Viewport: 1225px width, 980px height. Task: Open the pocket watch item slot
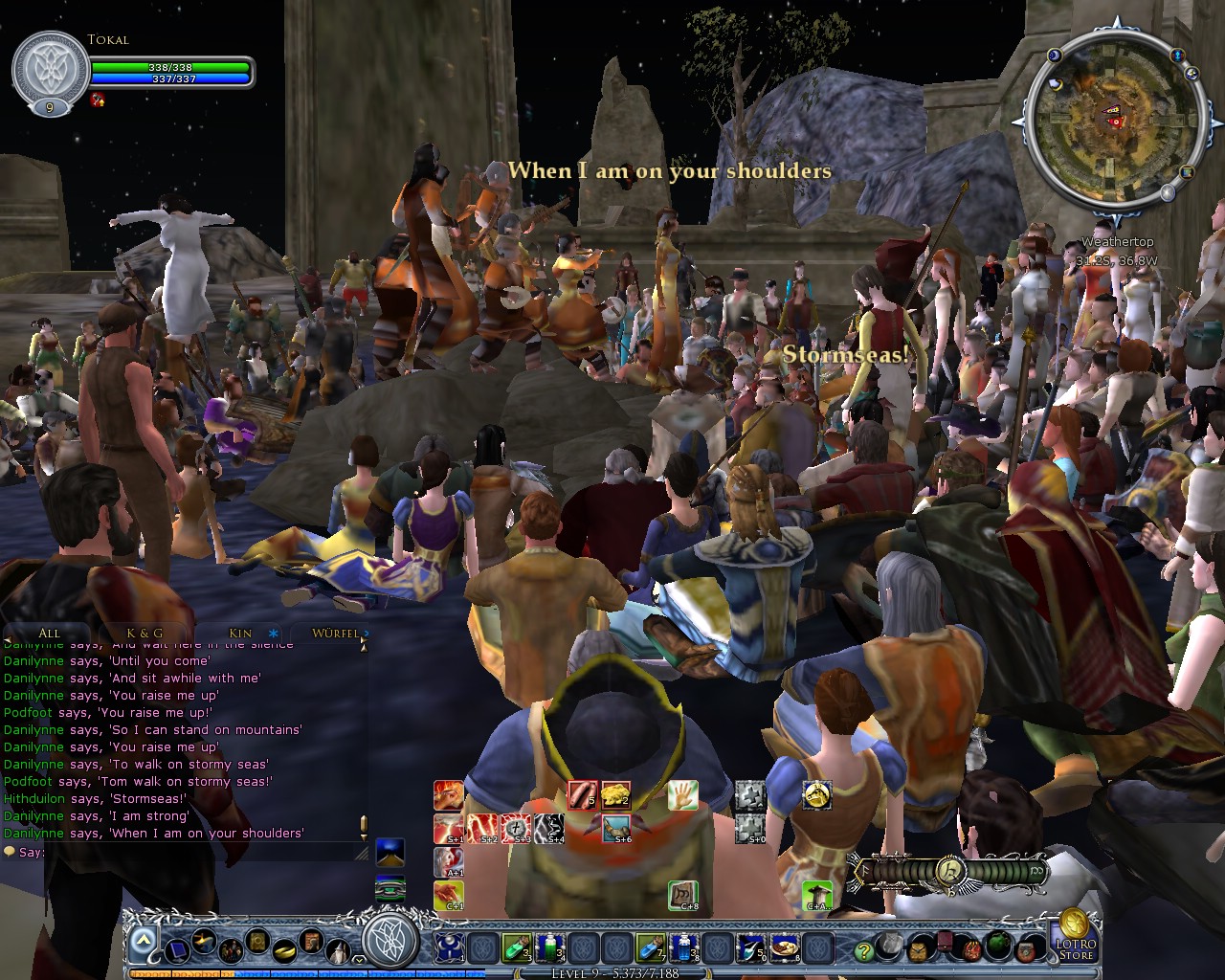[x=919, y=952]
